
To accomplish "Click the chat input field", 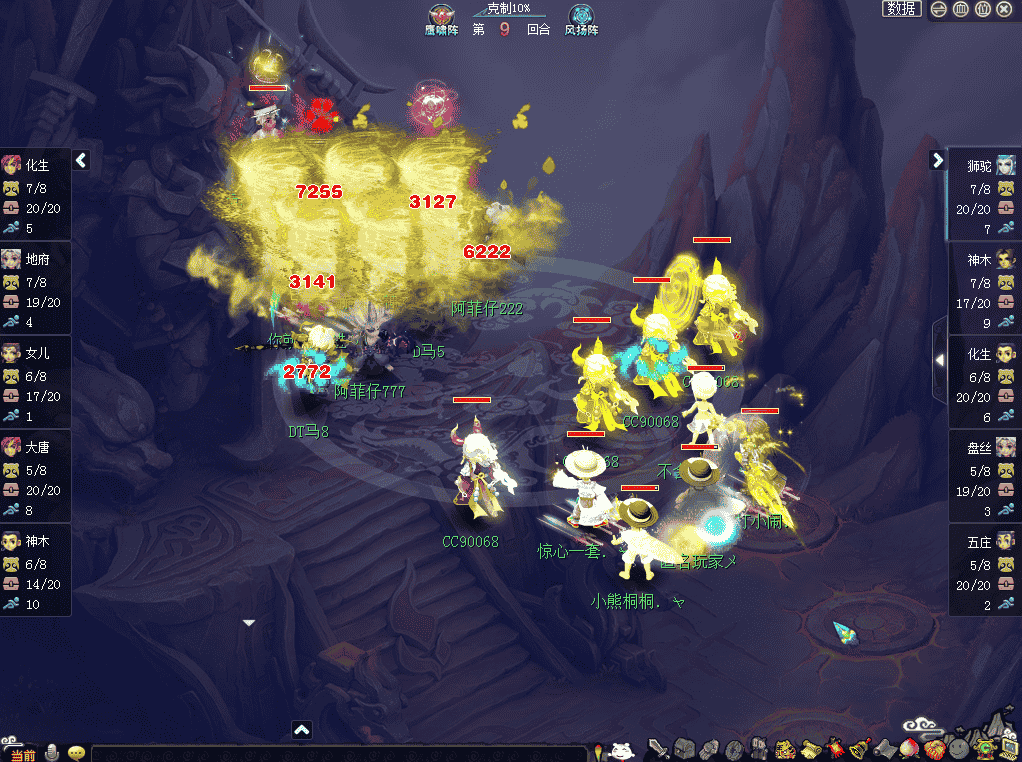I will (x=338, y=753).
